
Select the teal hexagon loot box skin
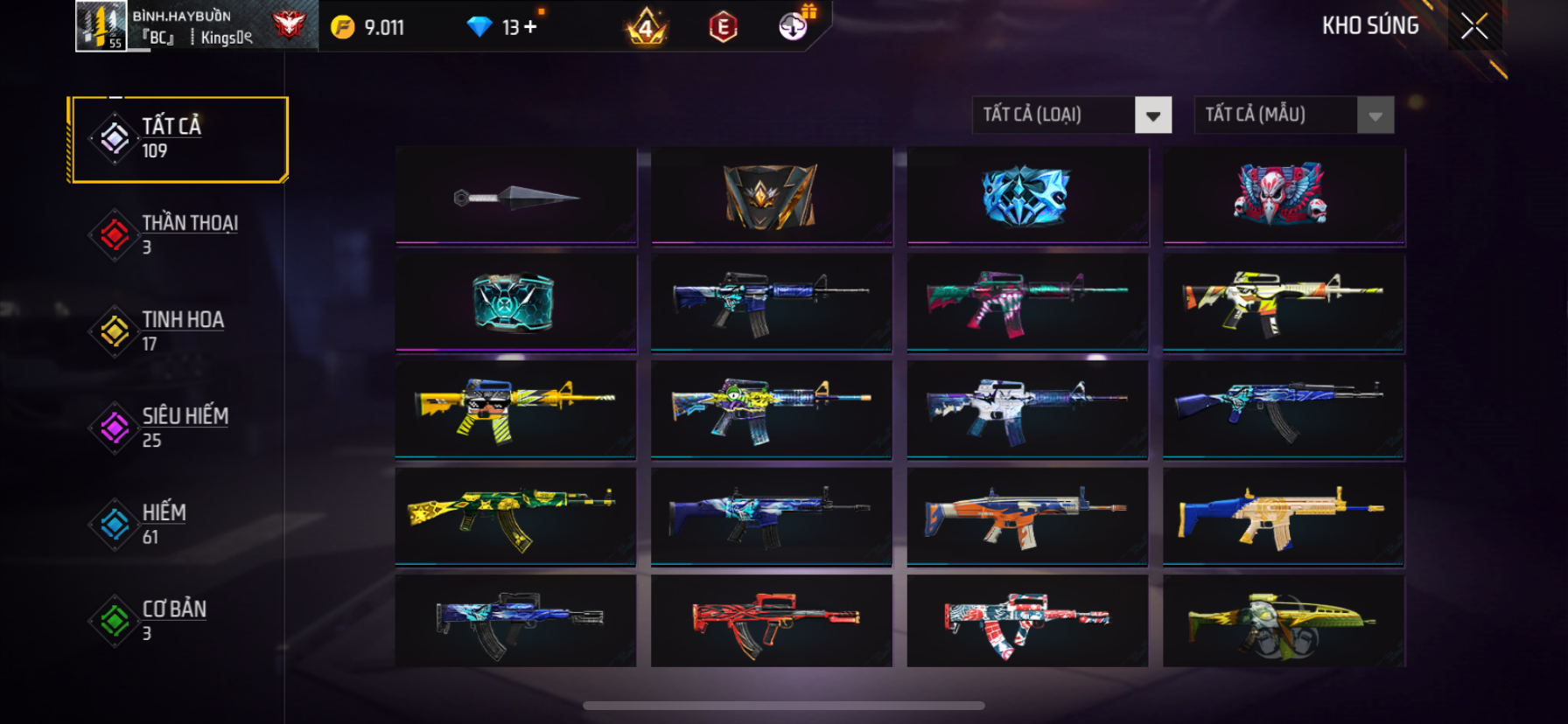(x=516, y=303)
